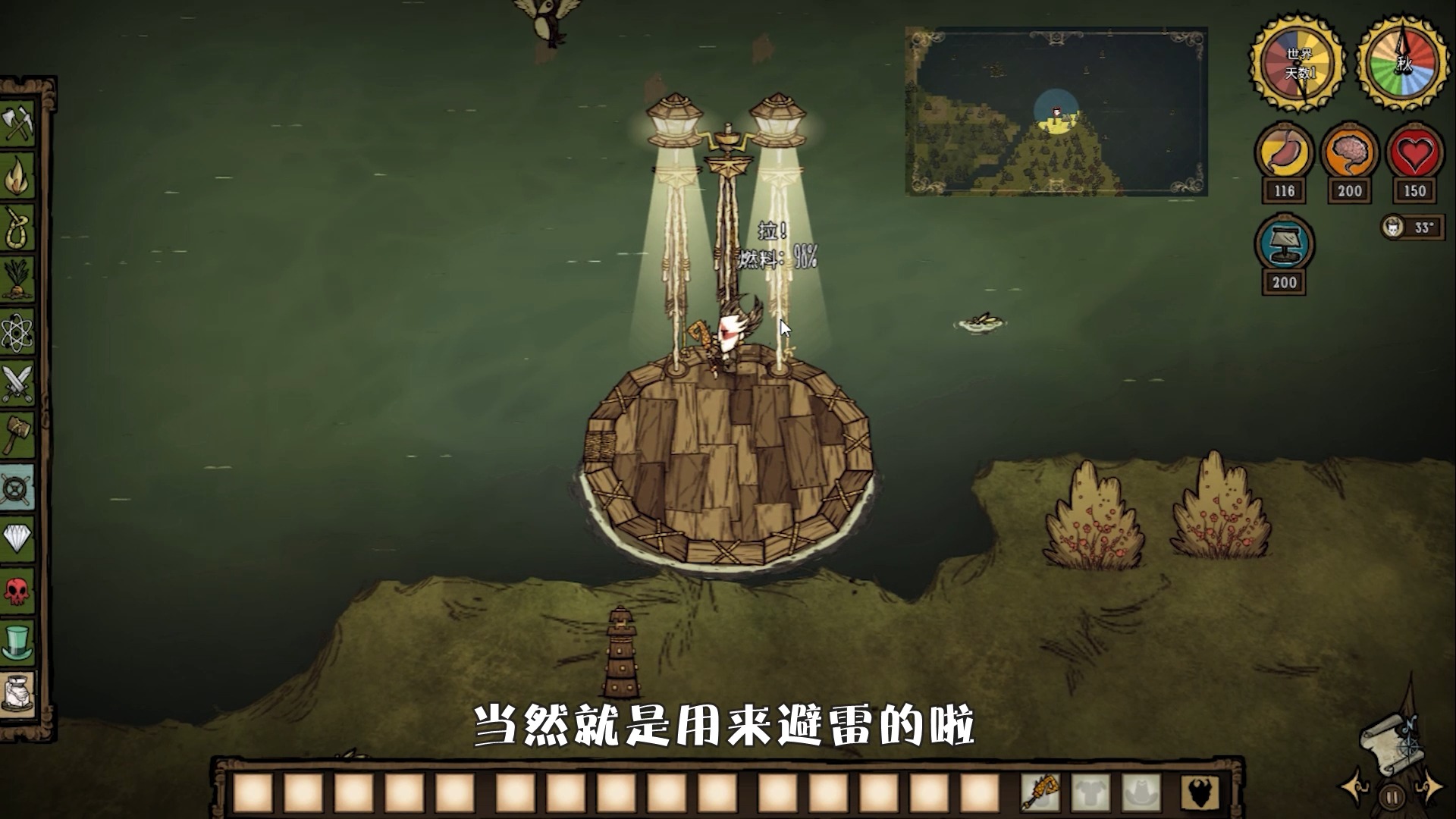Screen dimensions: 1456x819
Task: Click the health heart badge showing 150
Action: [1414, 152]
